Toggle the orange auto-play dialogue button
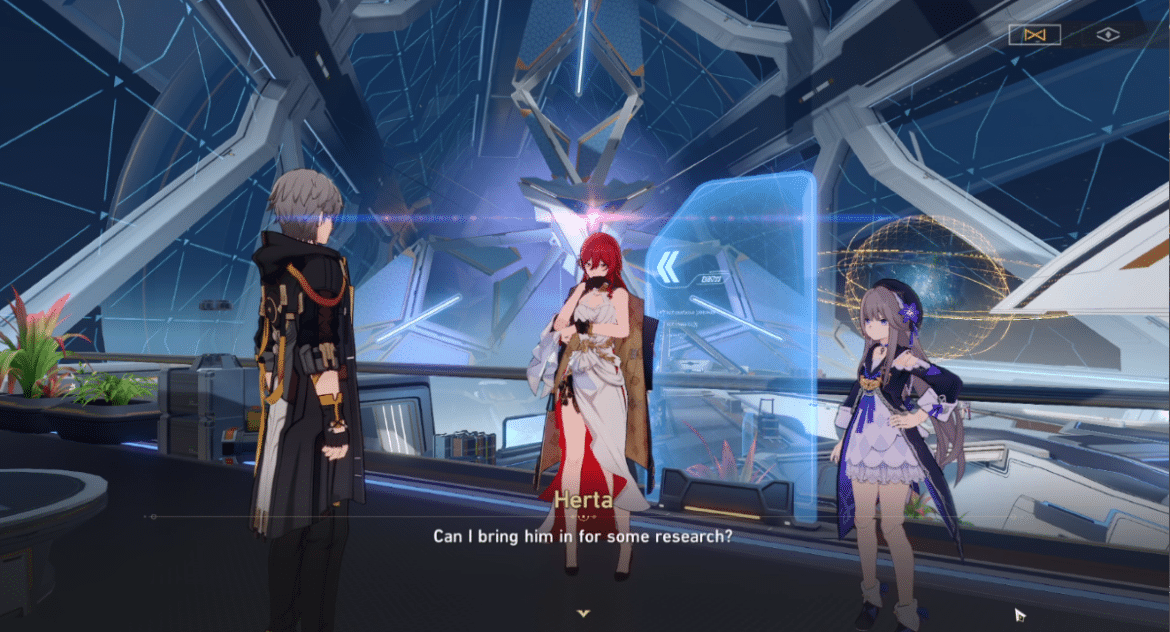 1034,35
